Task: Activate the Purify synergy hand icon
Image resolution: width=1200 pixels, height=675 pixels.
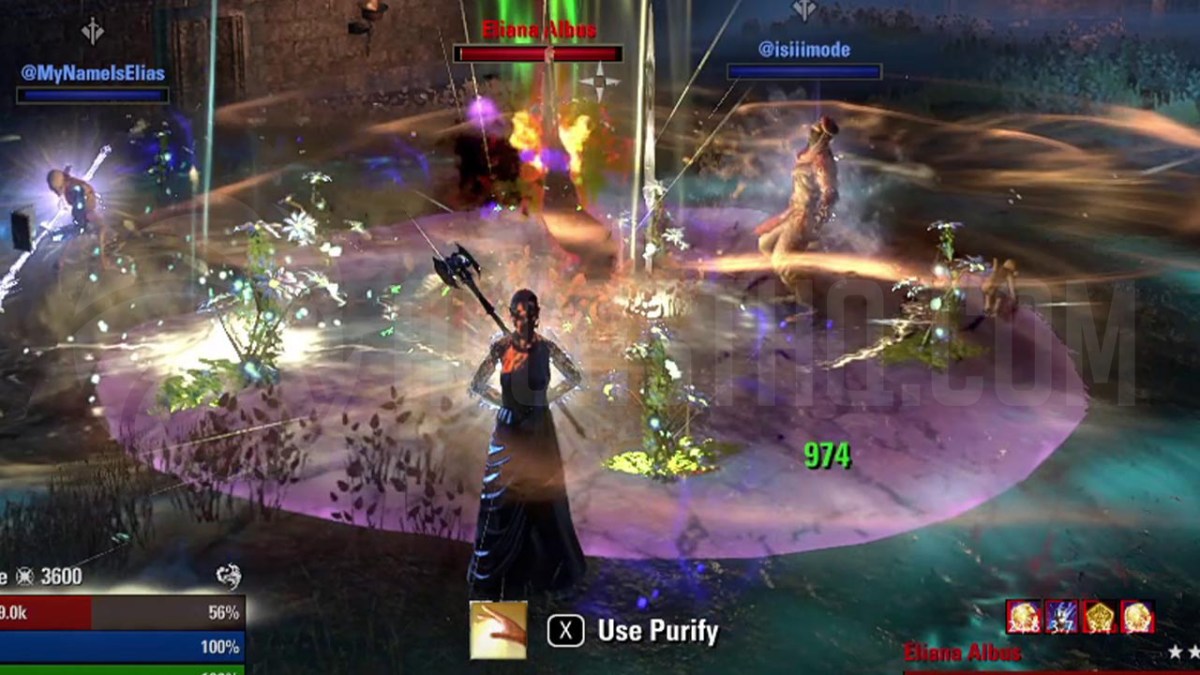Action: point(498,629)
